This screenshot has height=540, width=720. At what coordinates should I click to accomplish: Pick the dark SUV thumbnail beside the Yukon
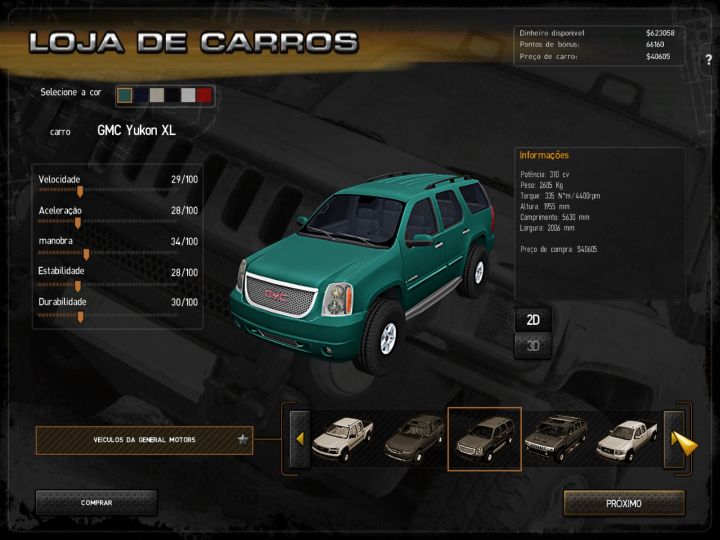[x=414, y=438]
